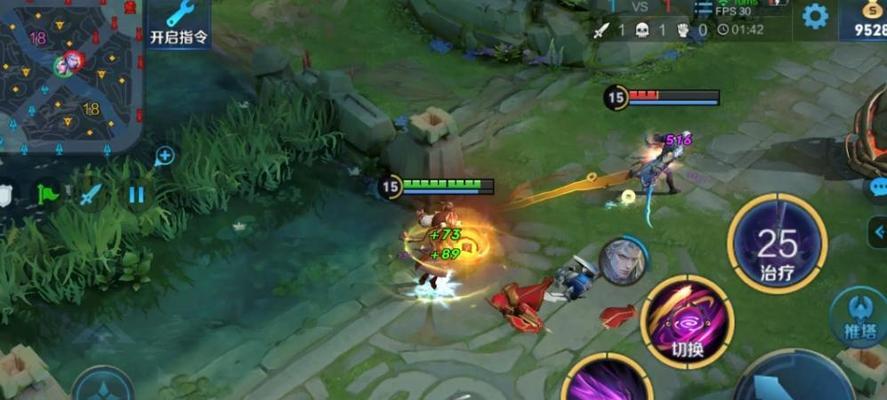
Task: Select the enemy hero portrait target
Action: [622, 262]
